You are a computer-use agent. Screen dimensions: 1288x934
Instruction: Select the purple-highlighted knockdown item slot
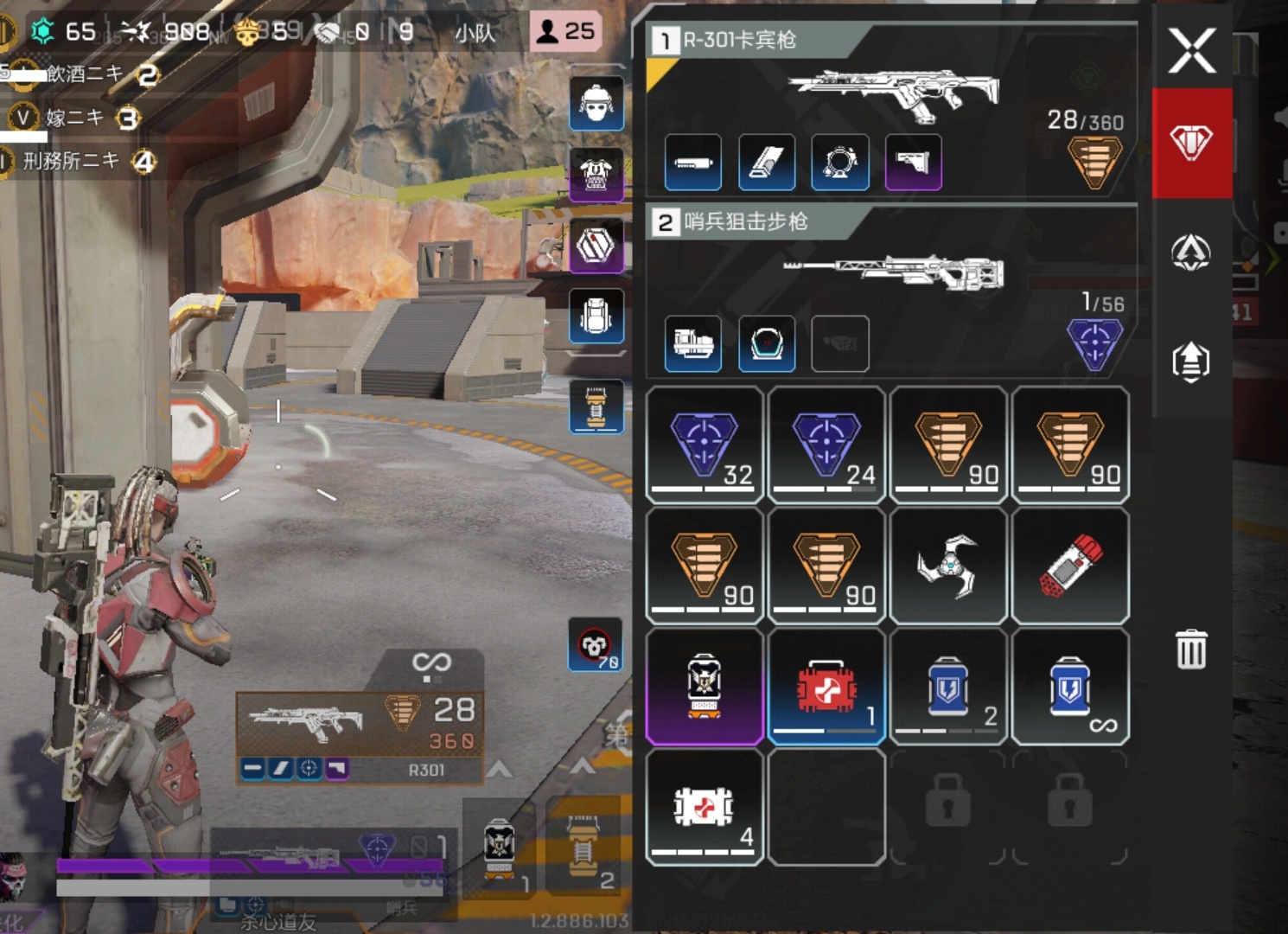coord(705,687)
